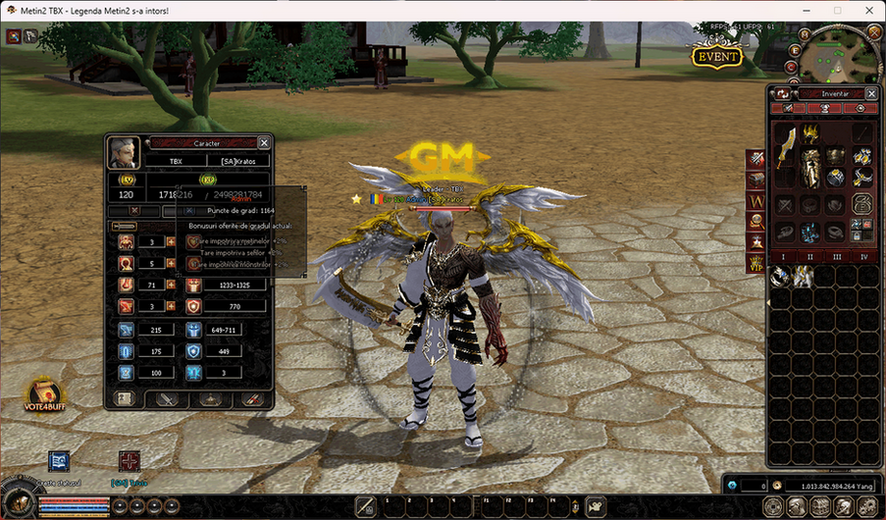
Task: Open the EVENT button
Action: [717, 56]
